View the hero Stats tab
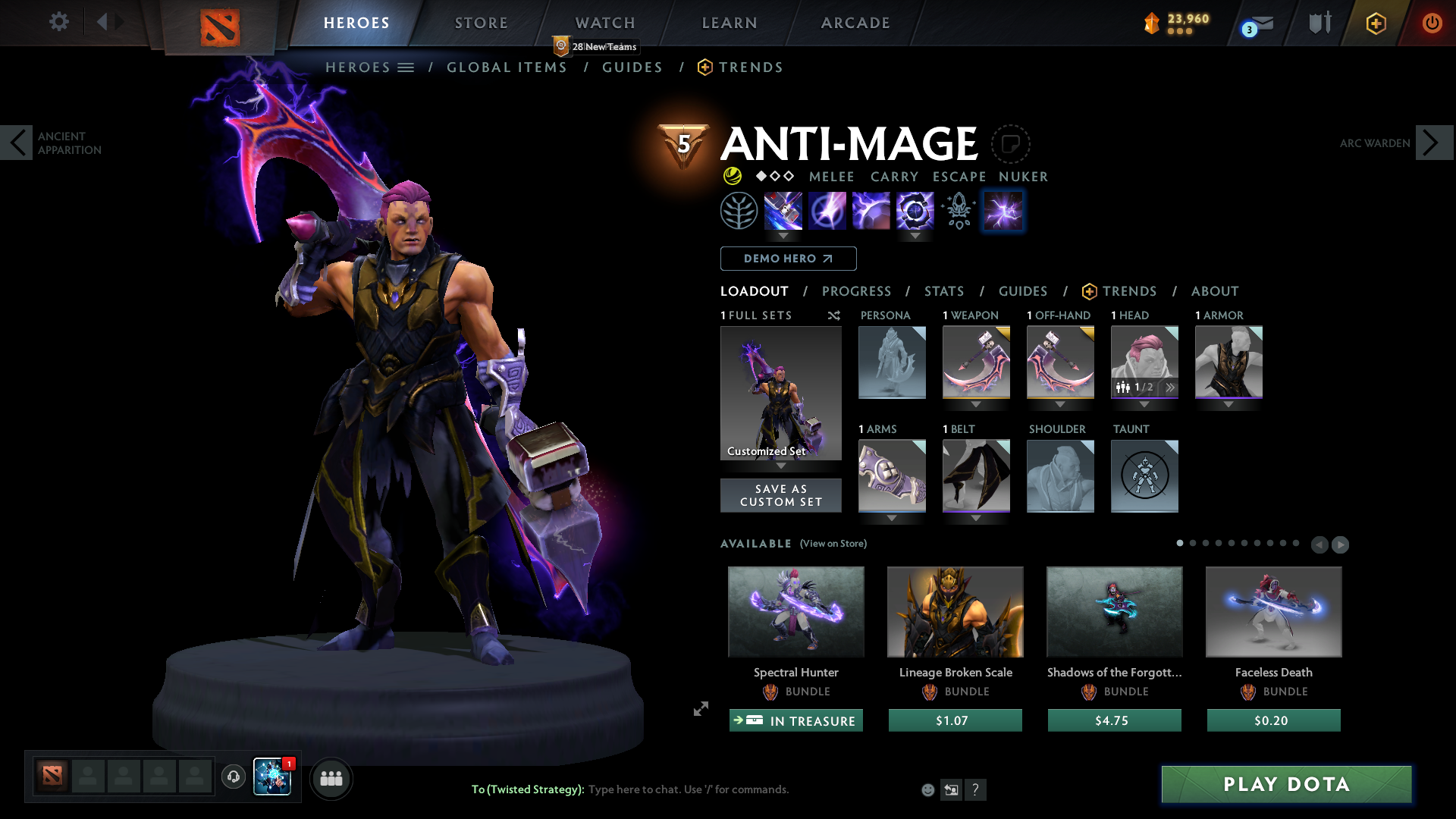This screenshot has width=1456, height=819. point(943,291)
